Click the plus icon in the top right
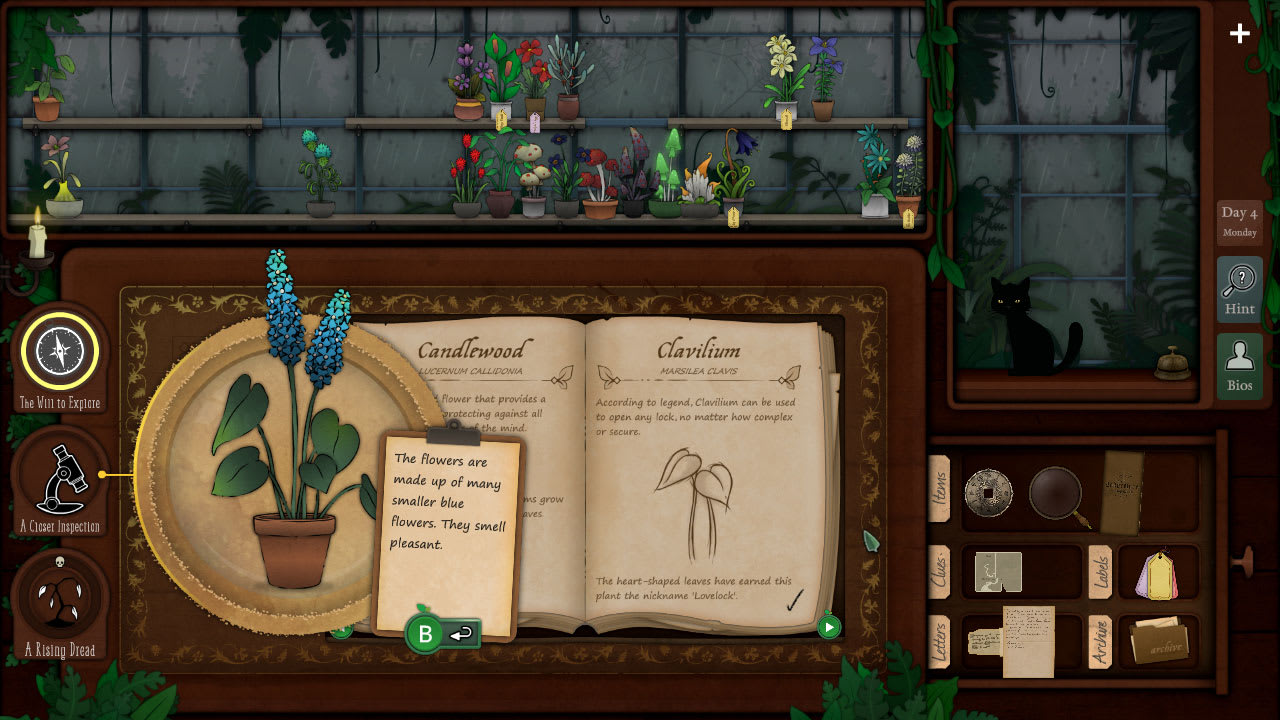Viewport: 1280px width, 720px height. [1239, 33]
